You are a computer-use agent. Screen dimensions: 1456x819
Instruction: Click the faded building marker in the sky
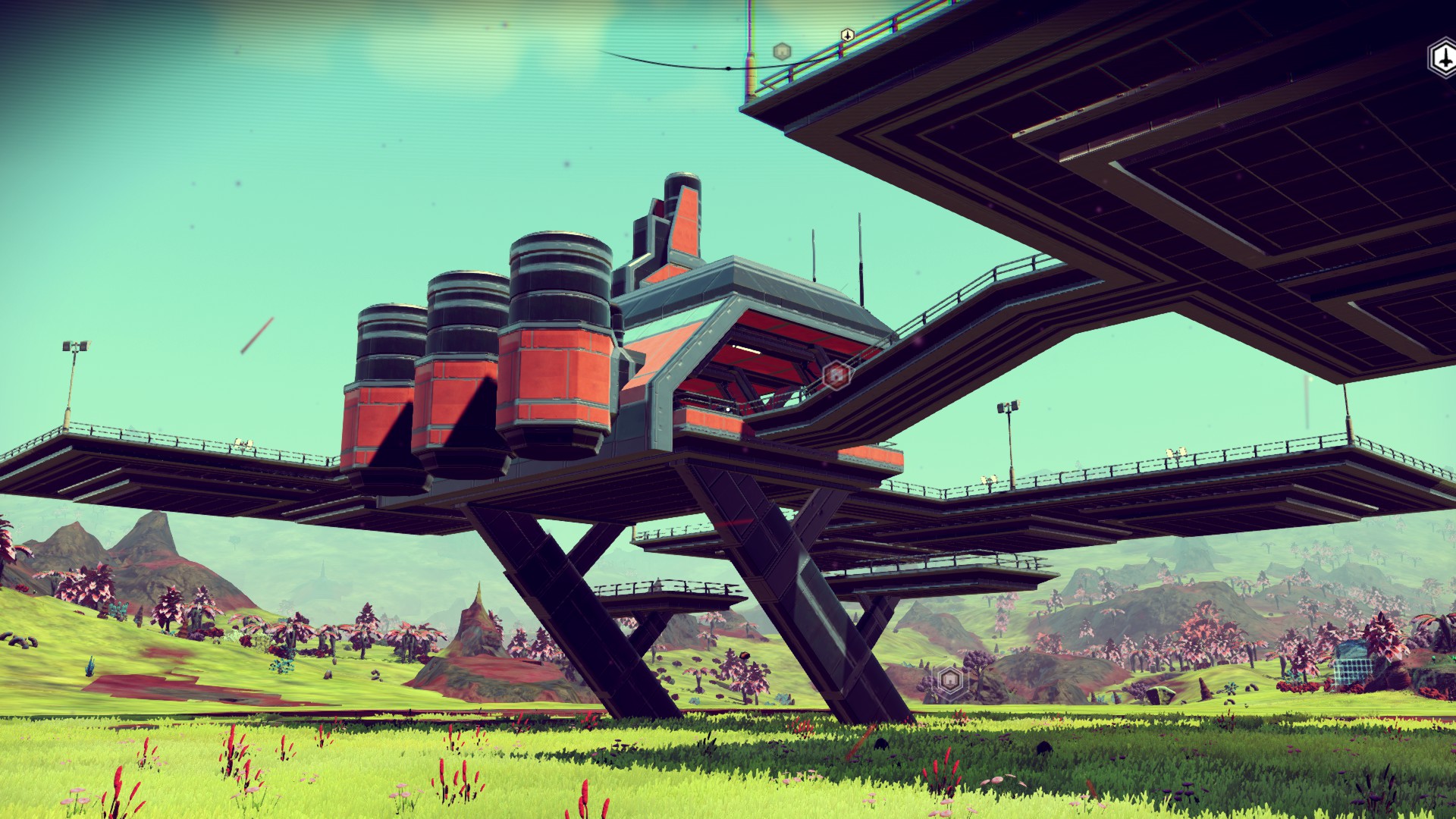click(x=782, y=52)
